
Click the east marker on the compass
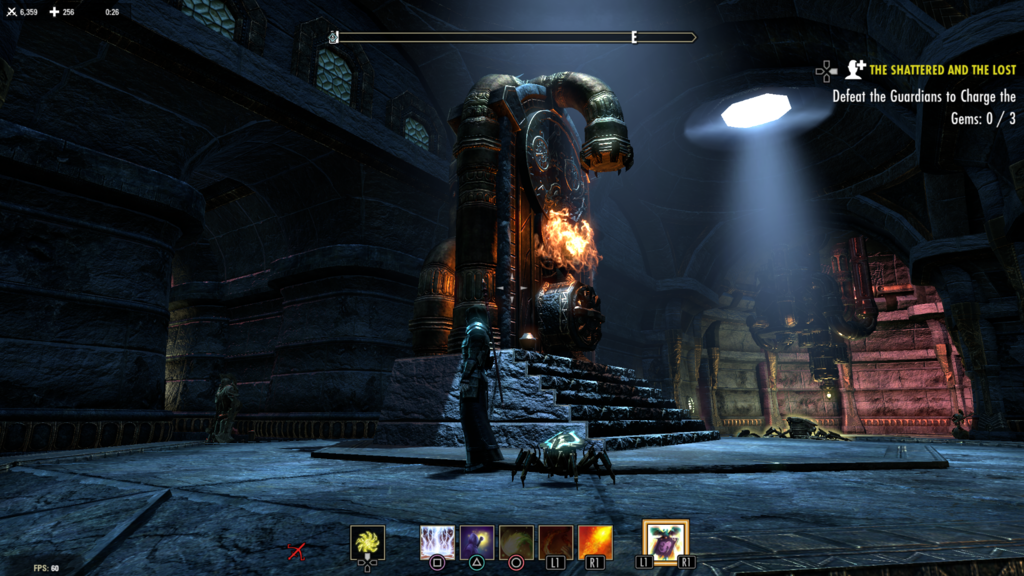[x=634, y=37]
